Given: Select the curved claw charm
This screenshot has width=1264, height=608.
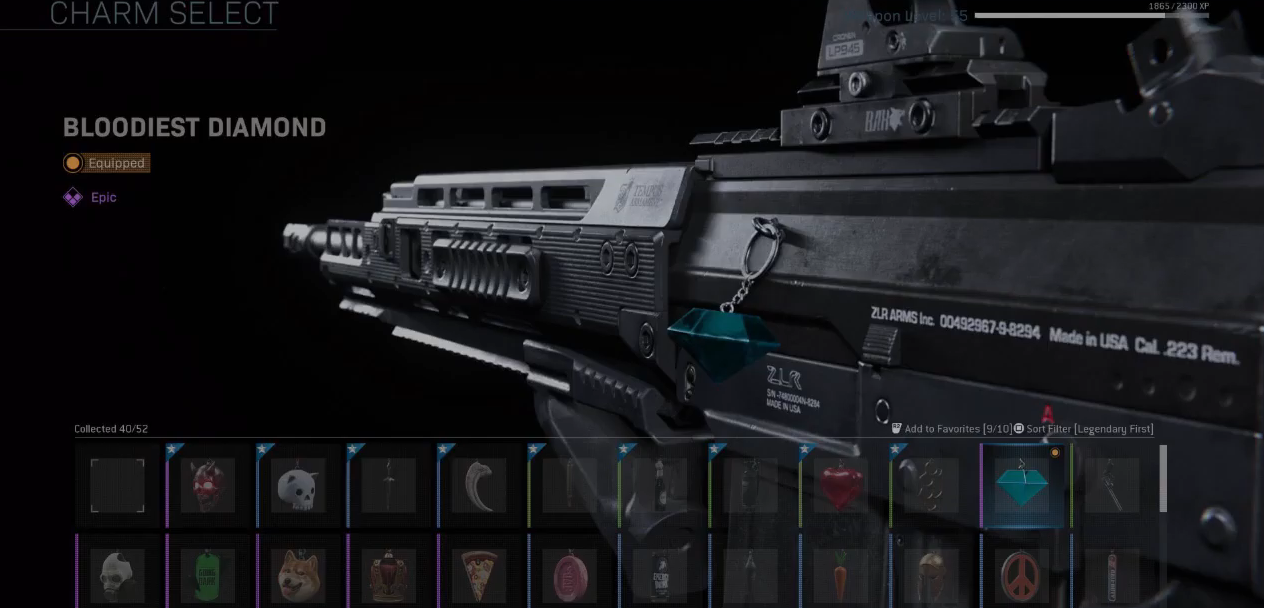Looking at the screenshot, I should click(x=479, y=486).
